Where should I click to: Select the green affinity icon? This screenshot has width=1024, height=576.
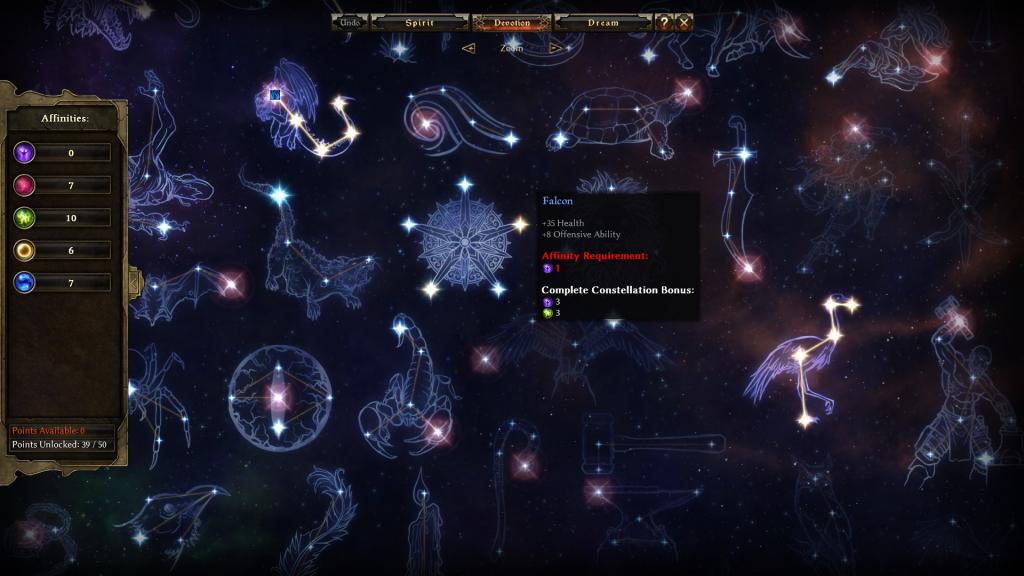[25, 218]
